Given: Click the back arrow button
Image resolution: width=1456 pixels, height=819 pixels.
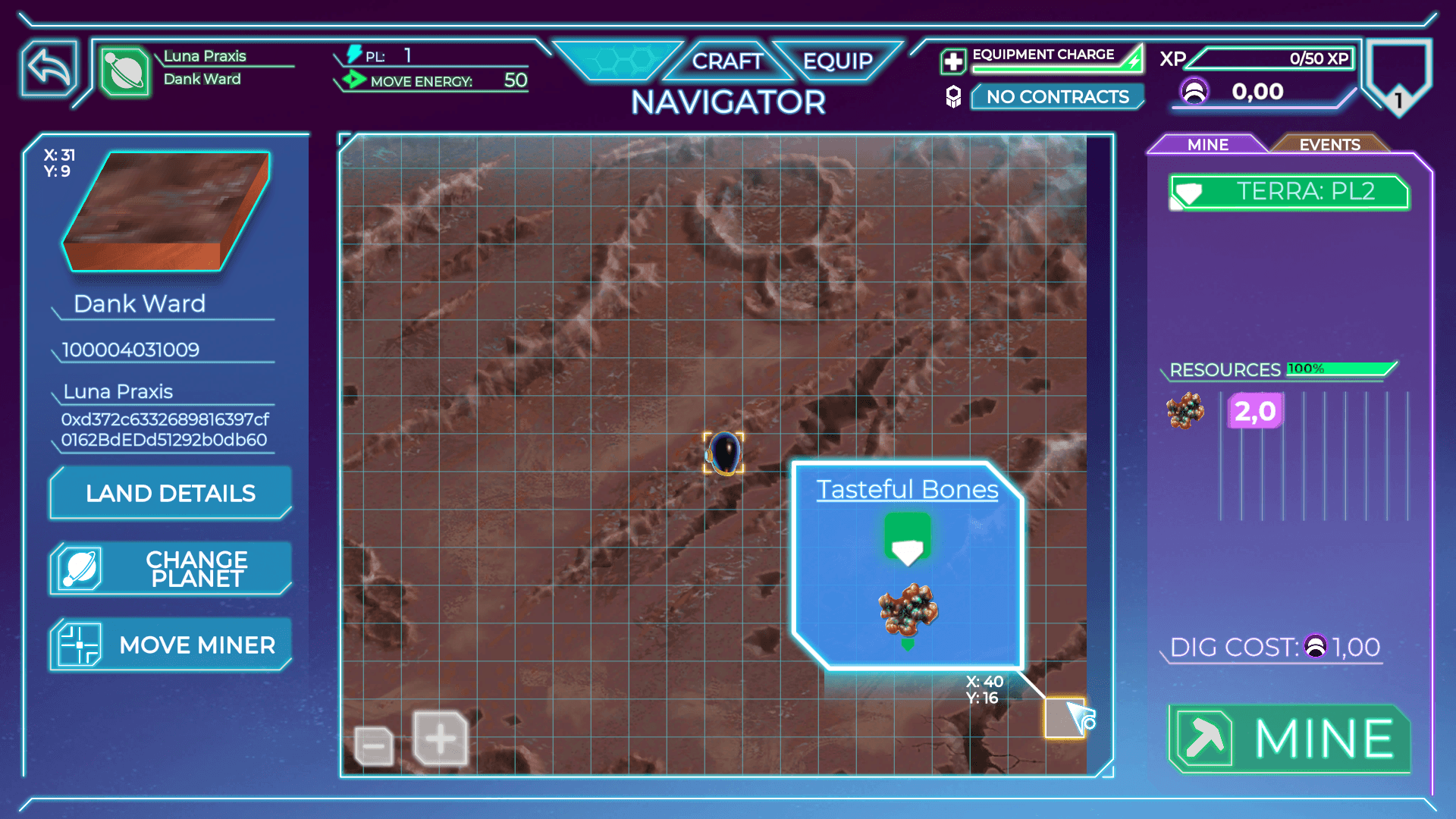Looking at the screenshot, I should pos(49,69).
